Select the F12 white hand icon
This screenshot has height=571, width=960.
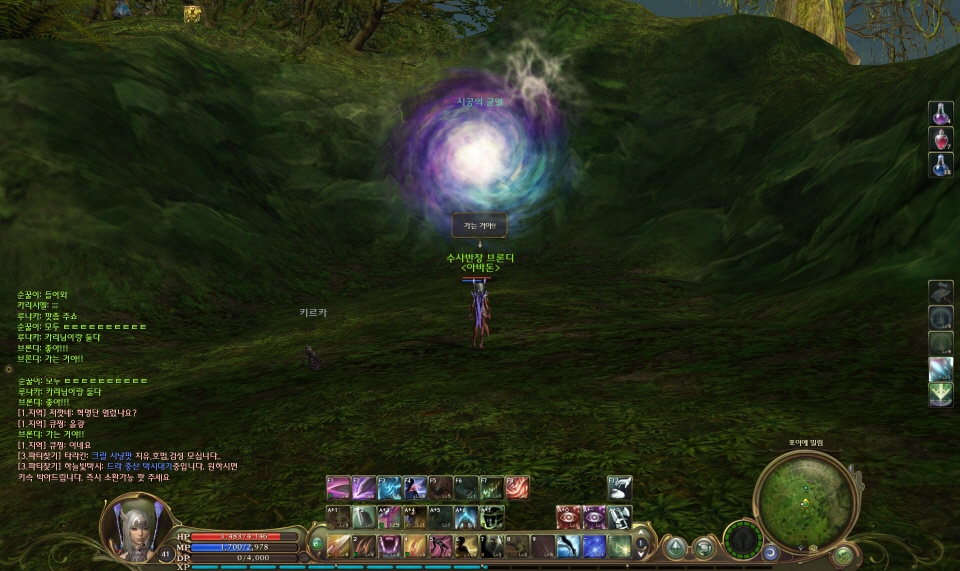(619, 486)
